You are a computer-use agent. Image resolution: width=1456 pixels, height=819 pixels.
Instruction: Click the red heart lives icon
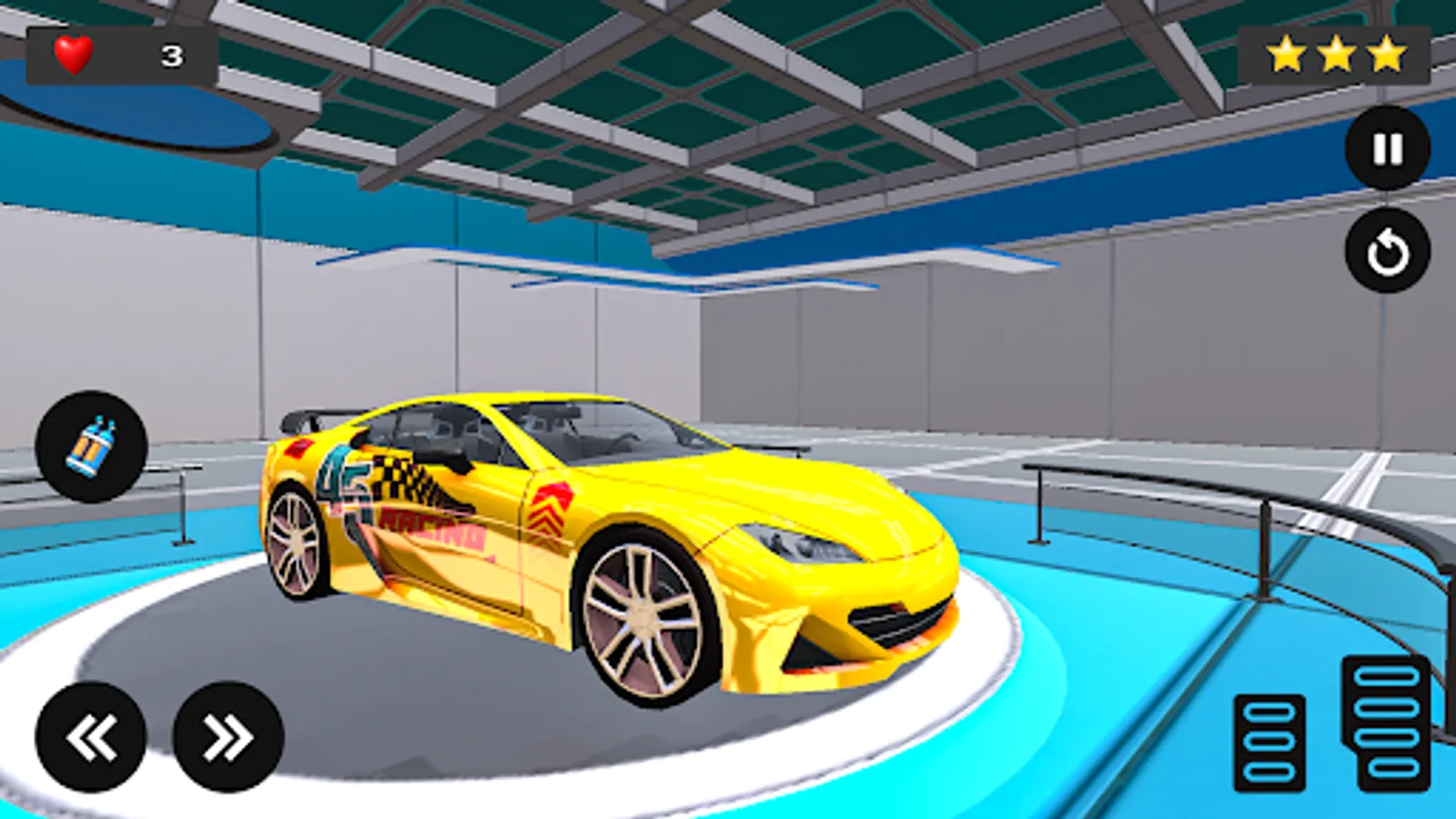tap(71, 52)
